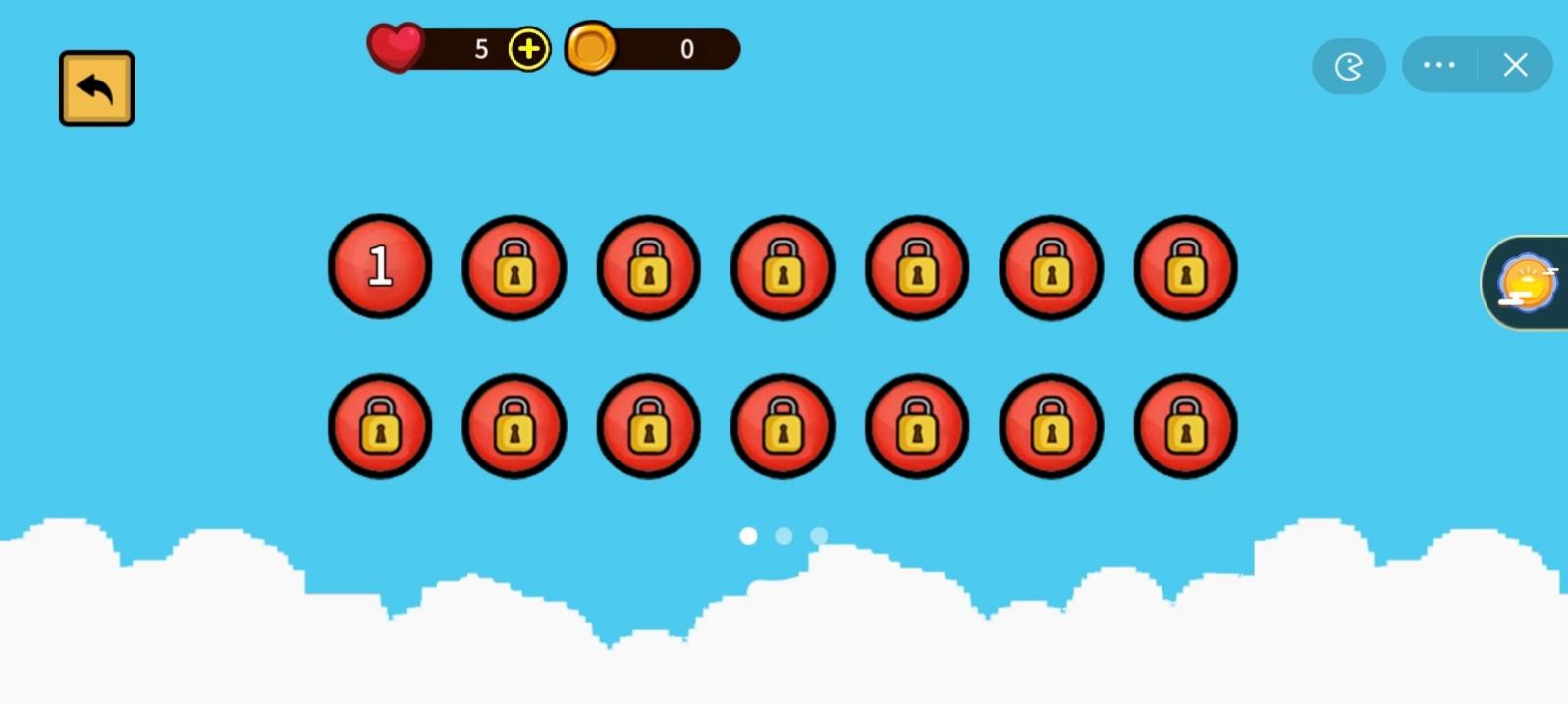Open the floating sun badge side widget
This screenshot has width=1568, height=704.
(1526, 283)
